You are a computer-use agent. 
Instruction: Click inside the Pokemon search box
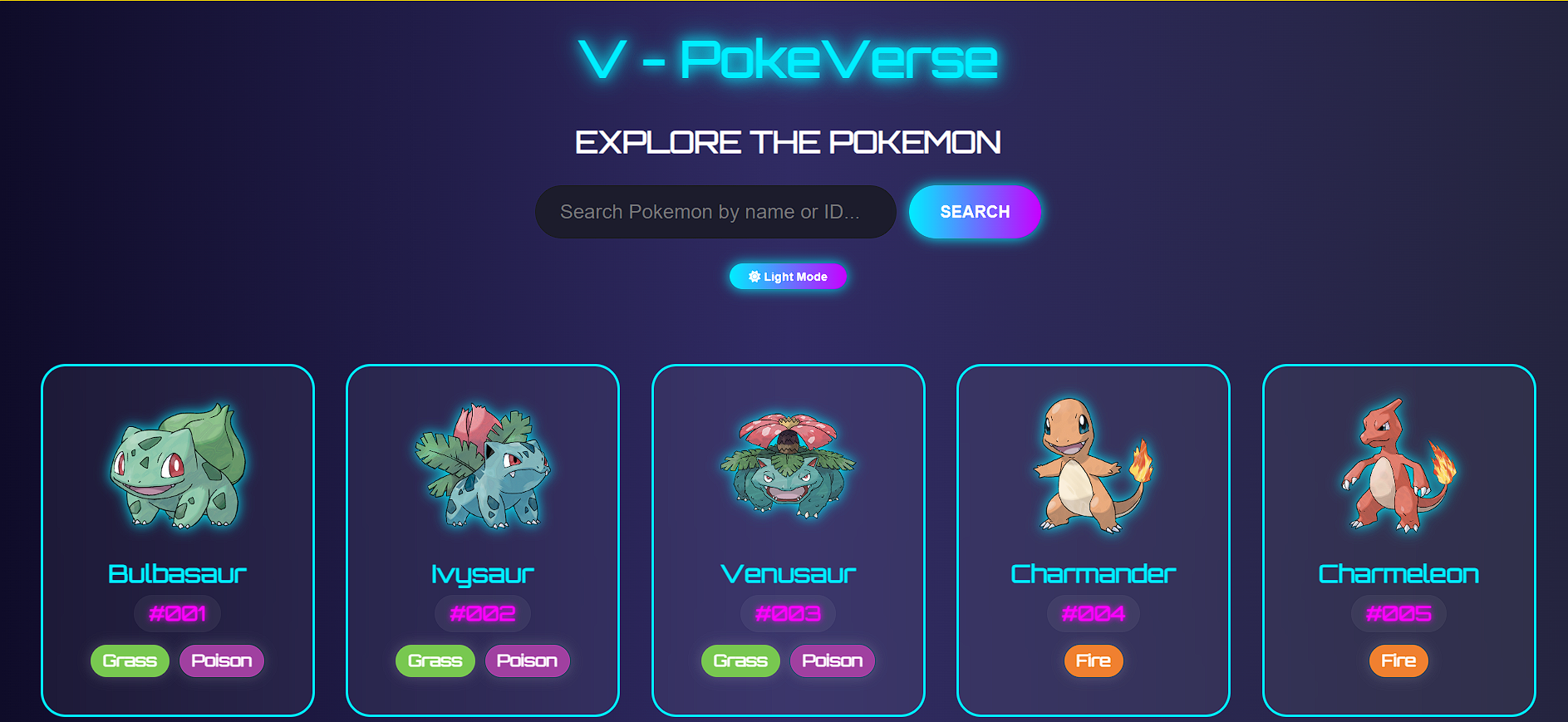click(x=715, y=212)
